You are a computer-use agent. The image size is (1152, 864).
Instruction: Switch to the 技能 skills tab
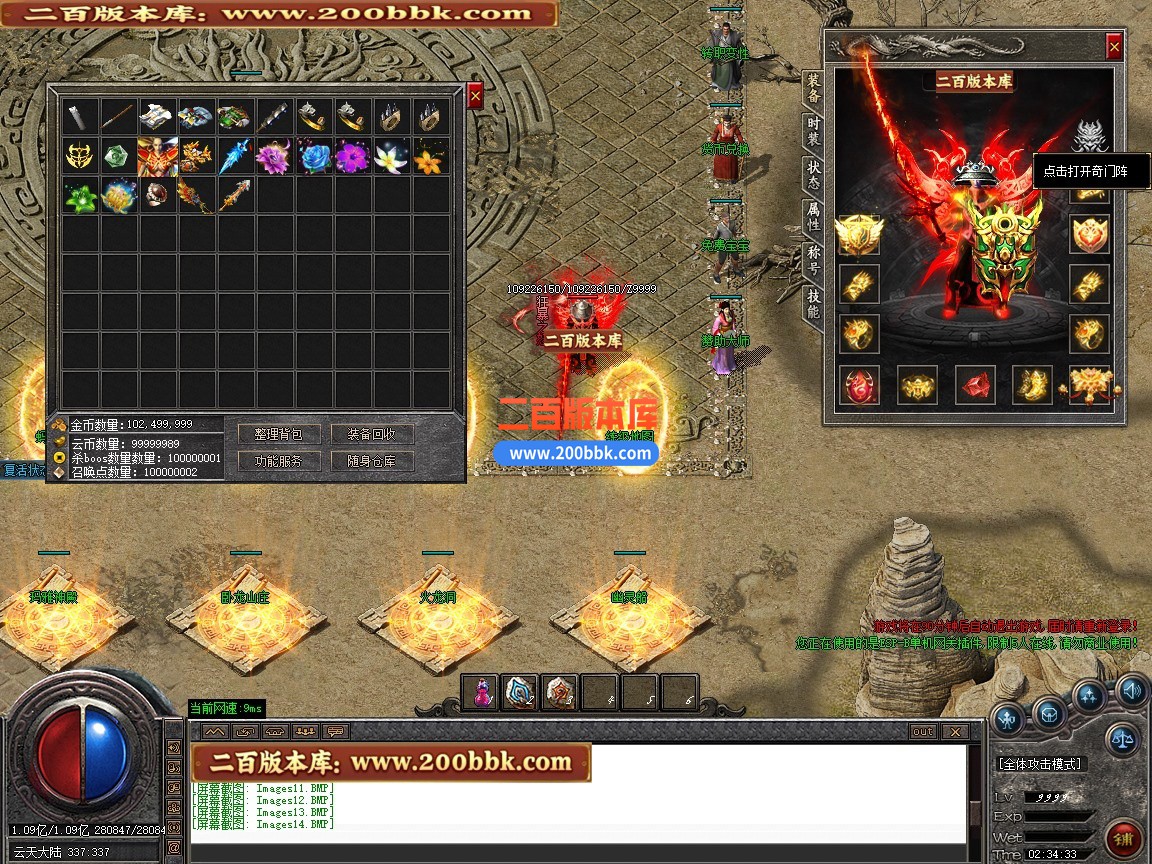point(813,302)
